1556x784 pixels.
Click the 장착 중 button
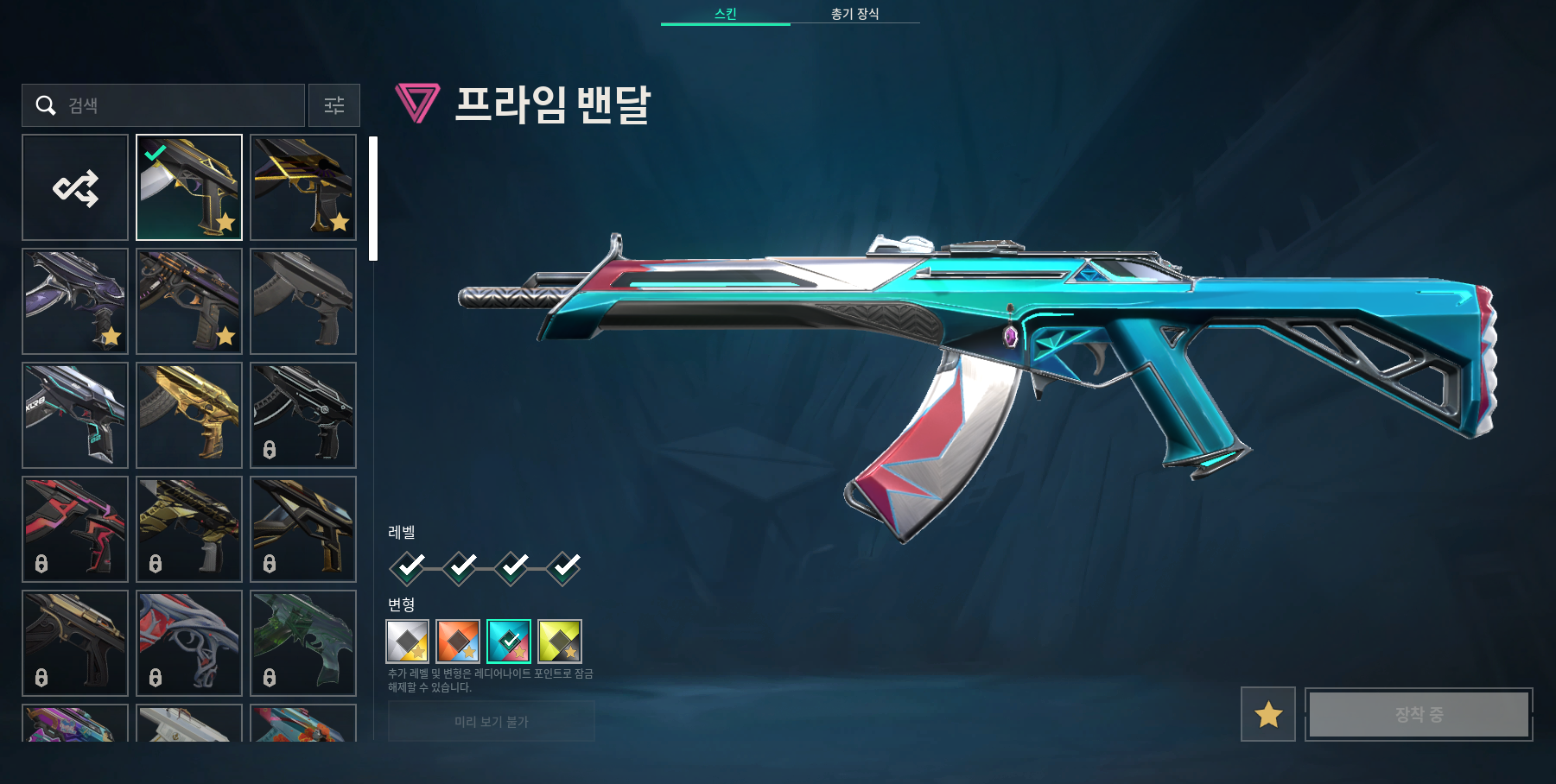pyautogui.click(x=1418, y=716)
